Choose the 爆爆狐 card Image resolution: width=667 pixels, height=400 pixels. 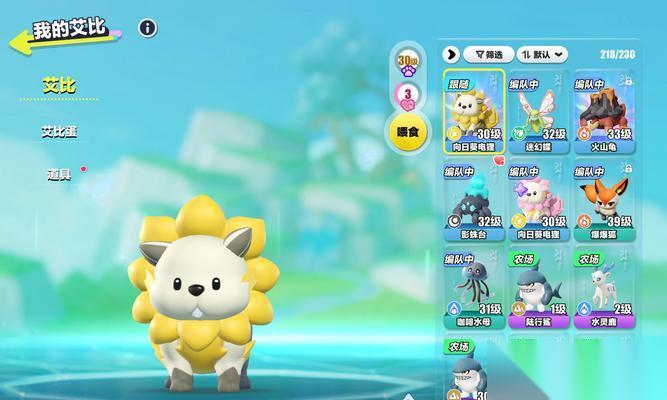pos(604,200)
